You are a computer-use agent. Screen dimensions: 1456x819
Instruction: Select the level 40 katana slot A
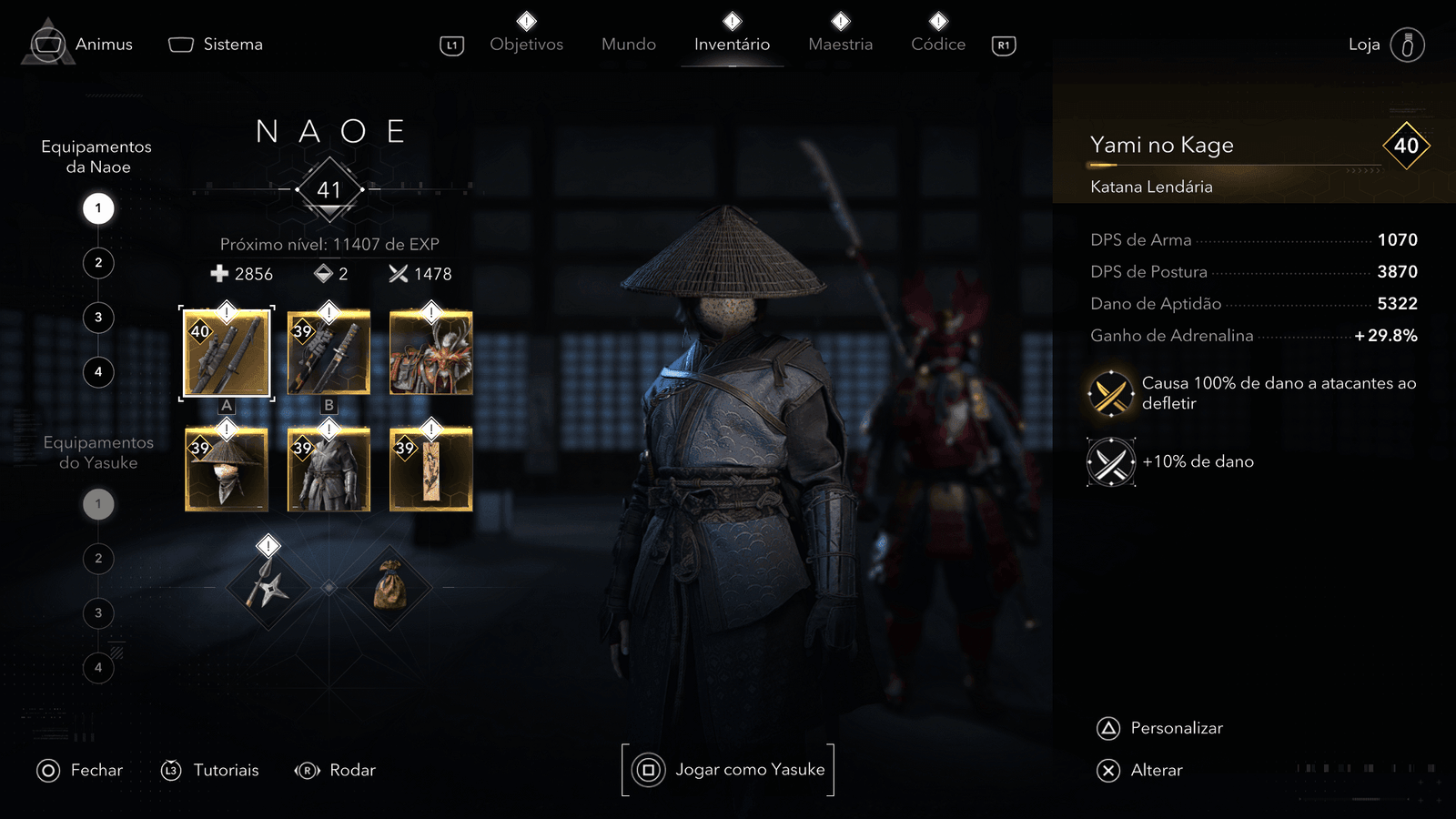click(x=227, y=353)
